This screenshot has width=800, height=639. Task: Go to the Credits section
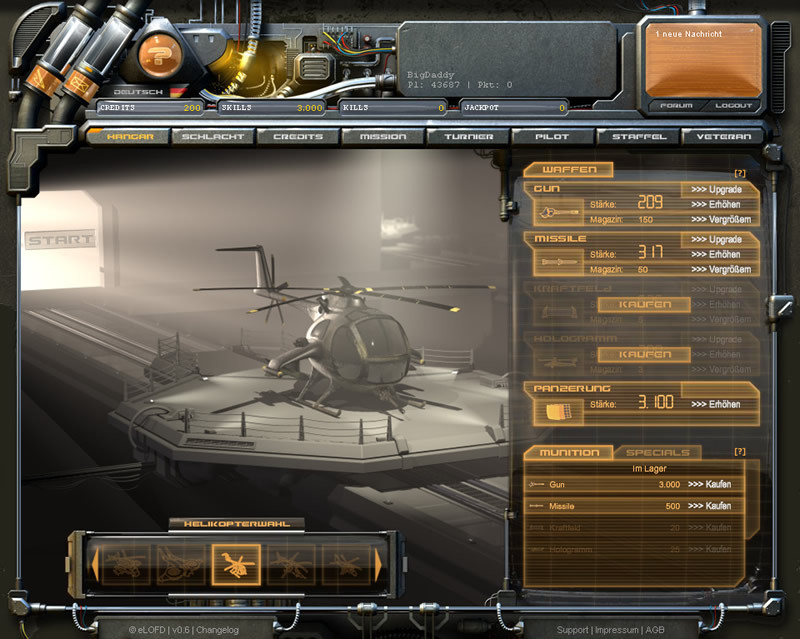point(297,136)
